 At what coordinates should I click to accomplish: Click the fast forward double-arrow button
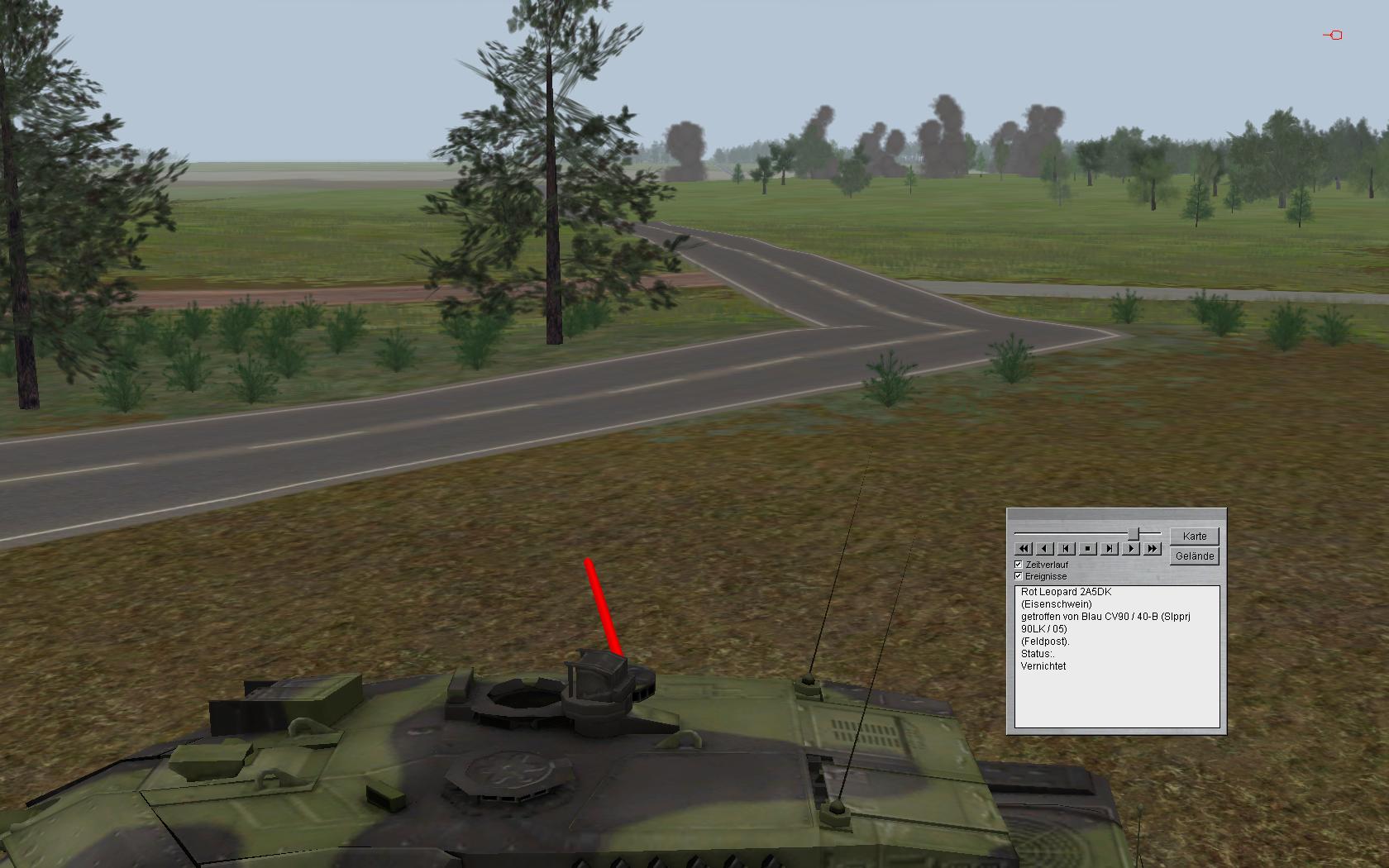coord(1153,548)
